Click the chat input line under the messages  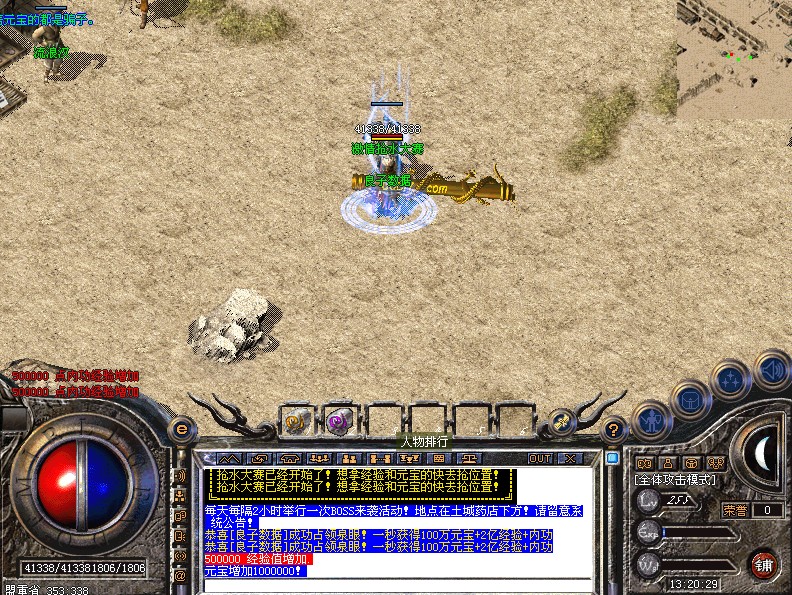[400, 585]
